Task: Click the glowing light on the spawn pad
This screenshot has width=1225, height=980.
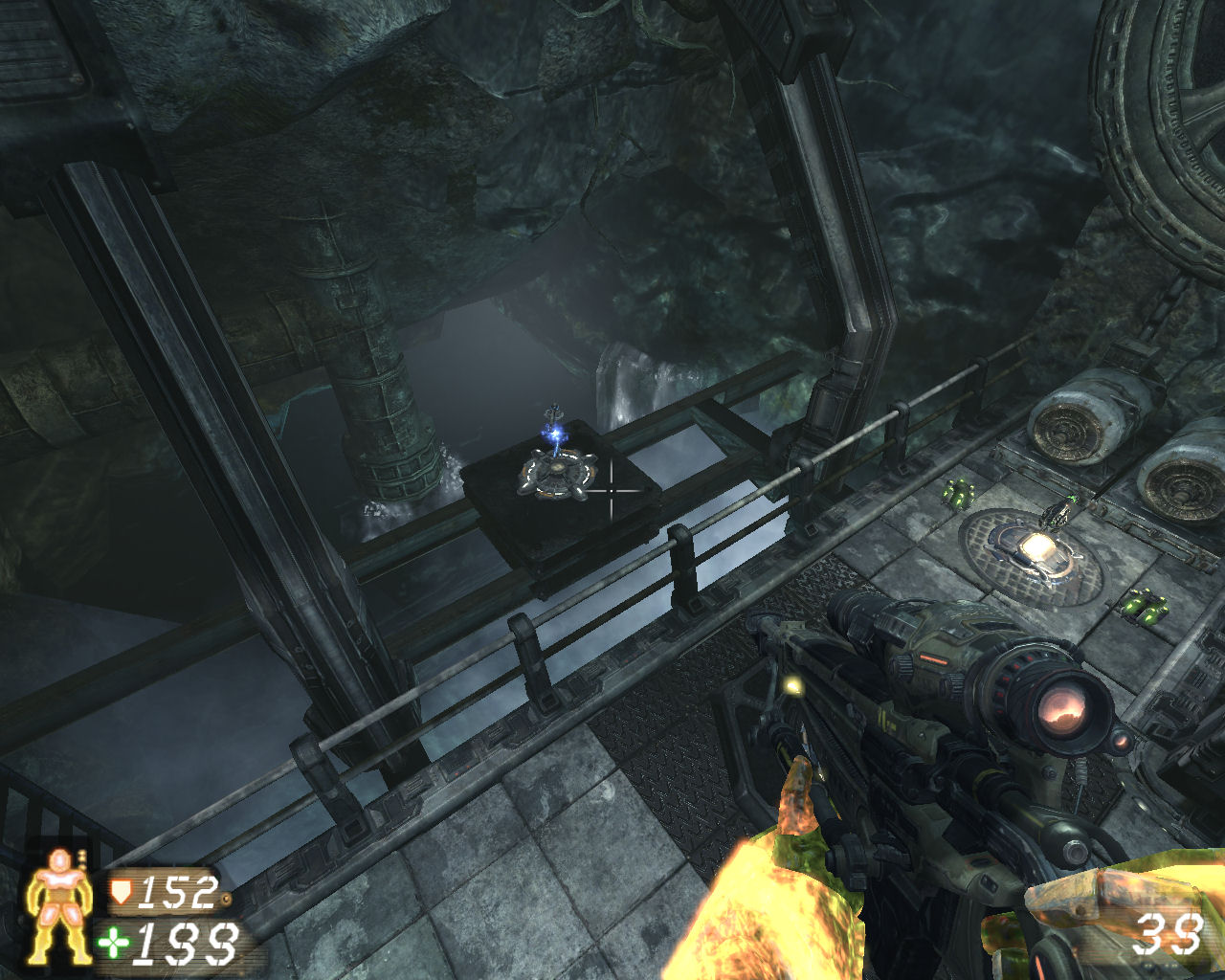Action: tap(1040, 547)
